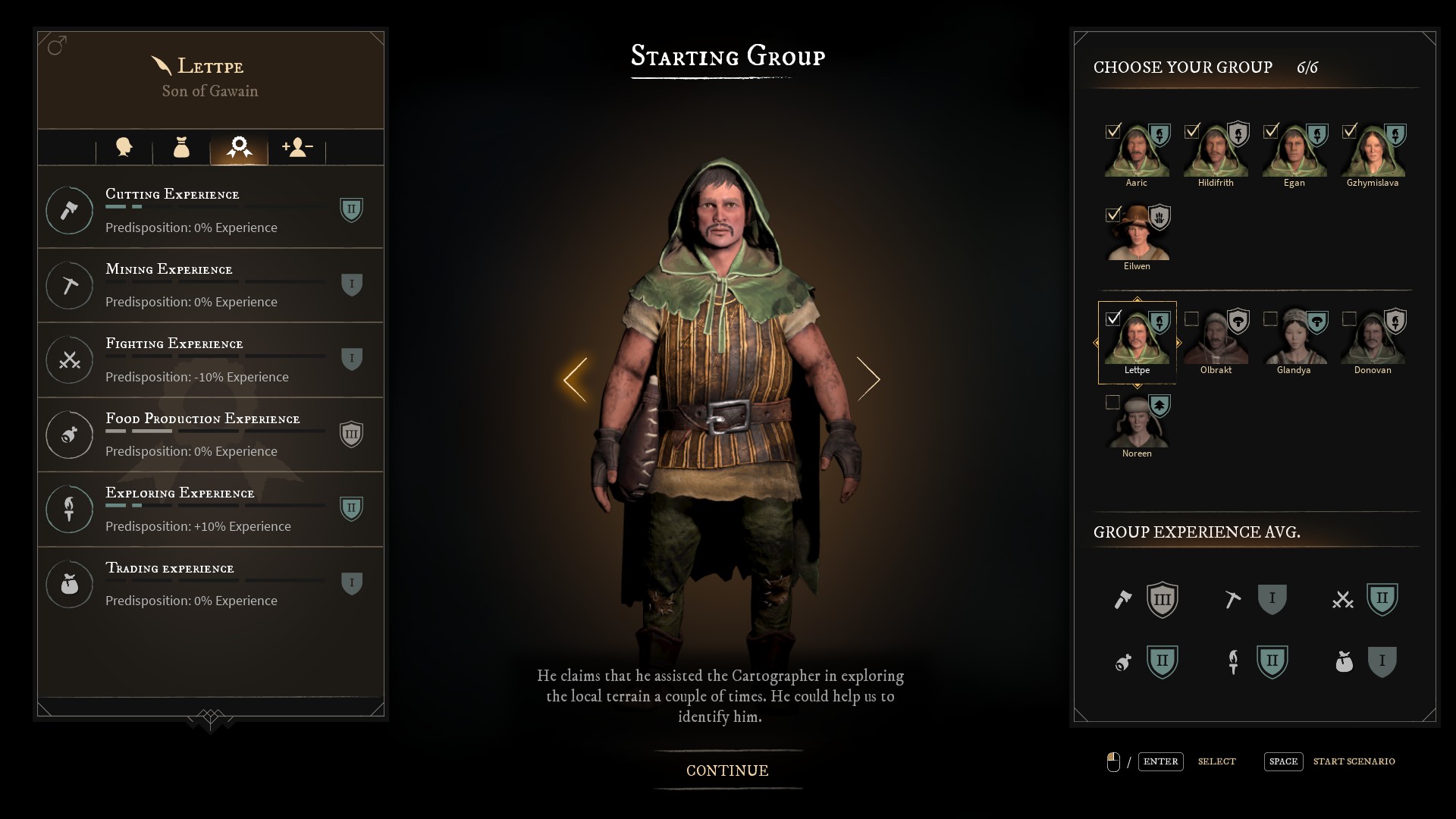The image size is (1456, 819).
Task: Click the Continue button
Action: (x=726, y=770)
